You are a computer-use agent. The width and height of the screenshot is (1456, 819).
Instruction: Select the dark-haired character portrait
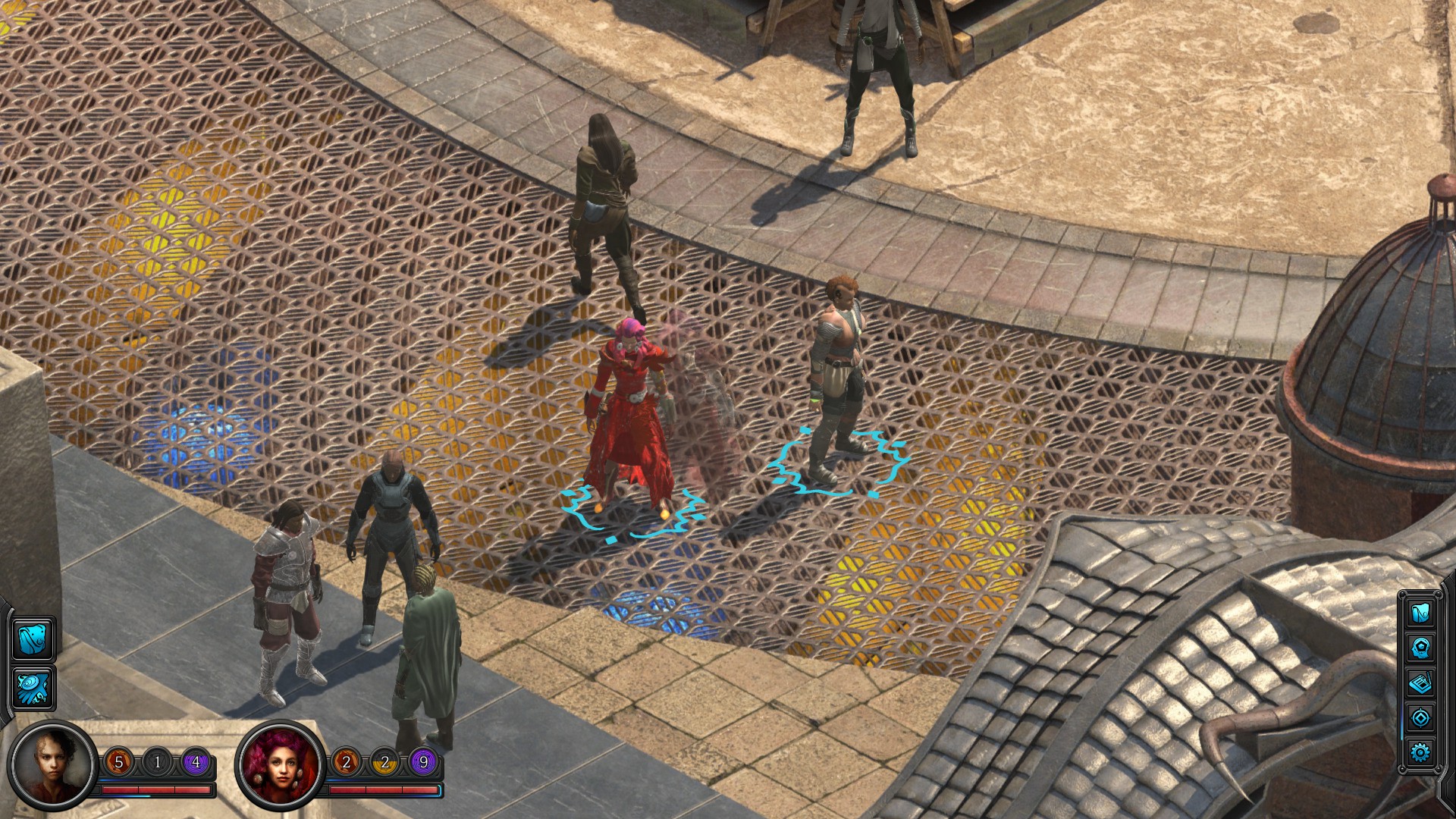click(52, 764)
